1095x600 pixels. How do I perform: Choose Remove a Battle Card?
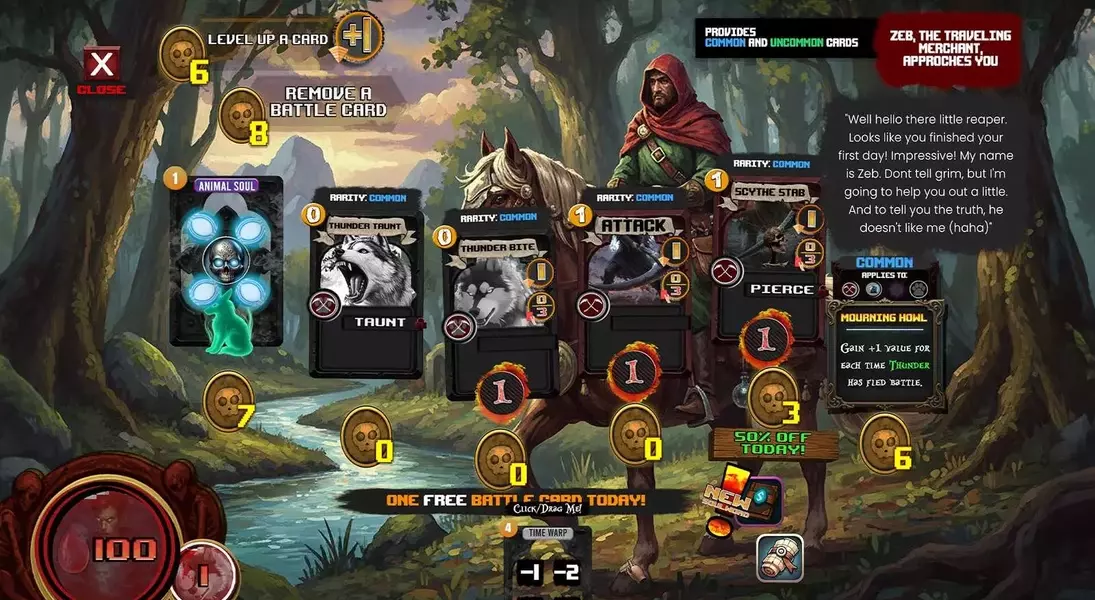point(327,102)
